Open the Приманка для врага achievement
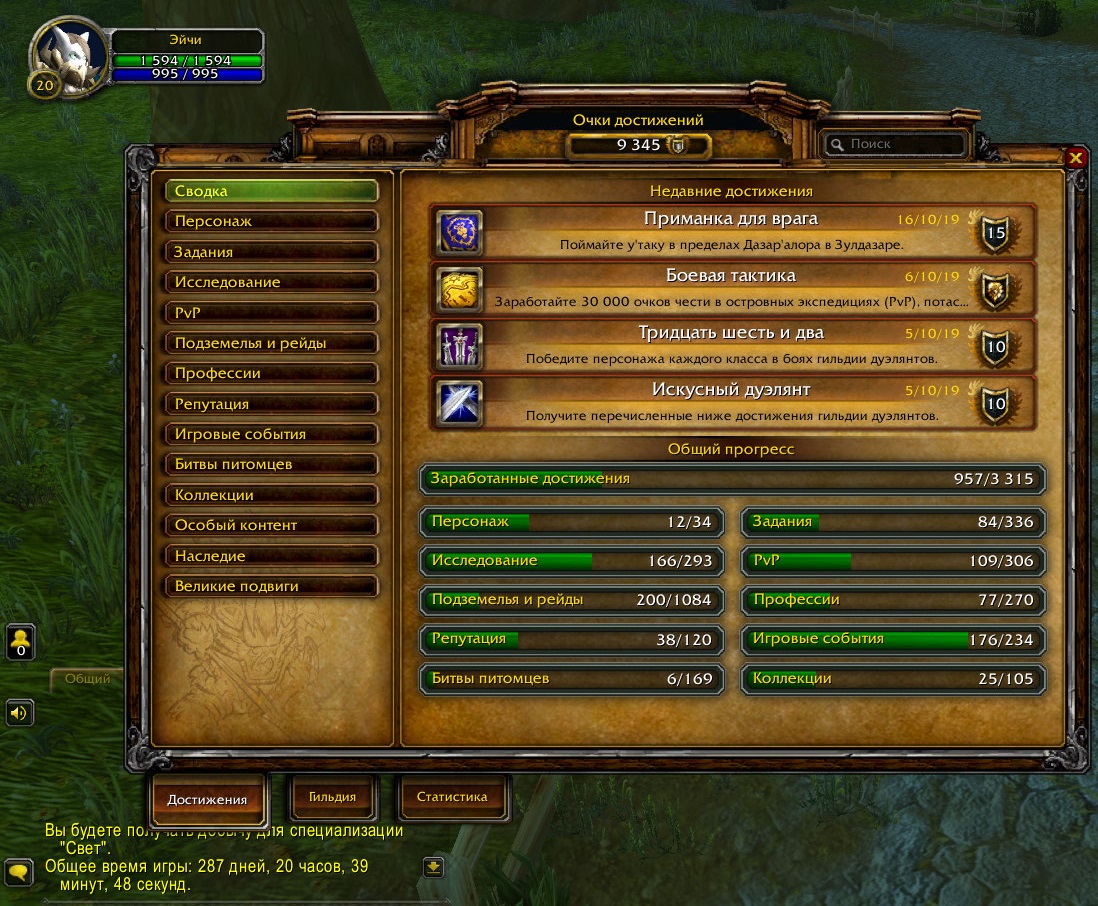This screenshot has width=1098, height=906. [733, 231]
